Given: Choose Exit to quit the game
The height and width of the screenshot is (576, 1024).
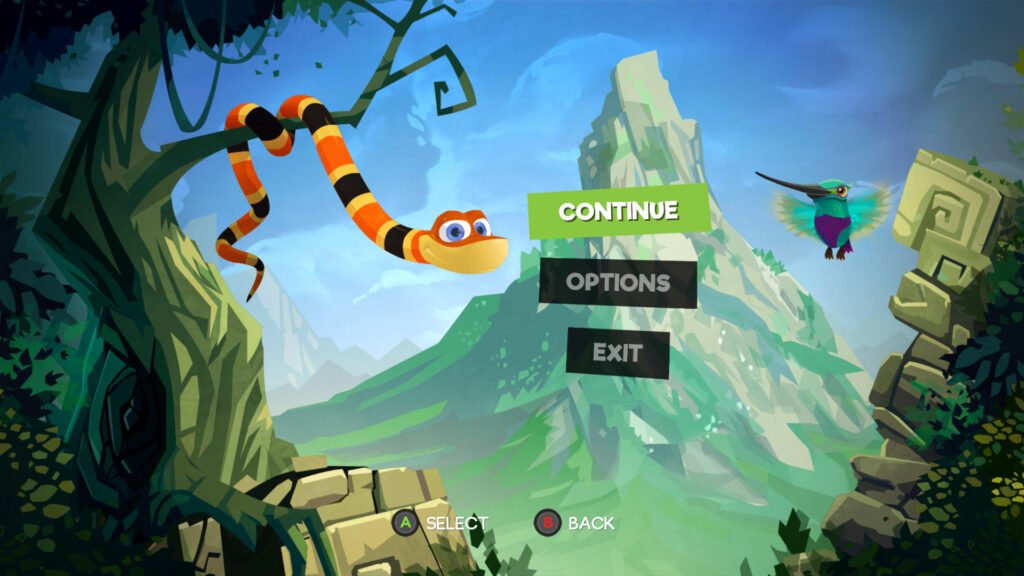Looking at the screenshot, I should coord(617,353).
